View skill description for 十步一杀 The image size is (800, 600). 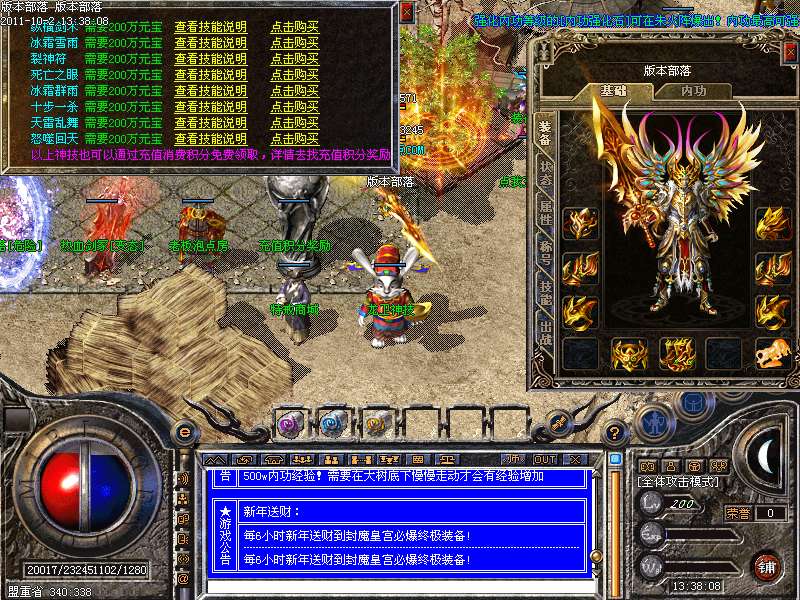[x=210, y=106]
